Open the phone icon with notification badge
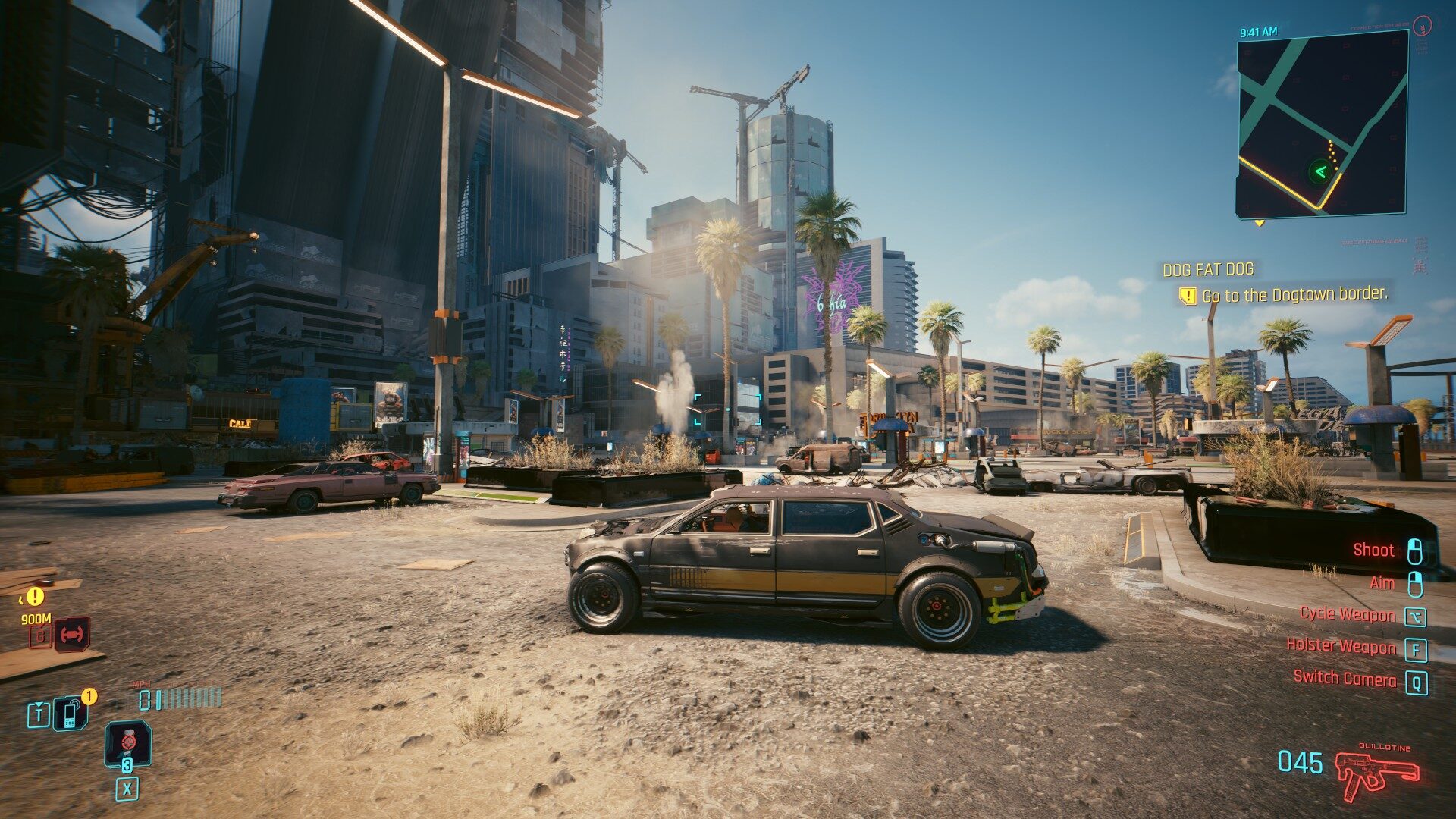The height and width of the screenshot is (819, 1456). (70, 713)
